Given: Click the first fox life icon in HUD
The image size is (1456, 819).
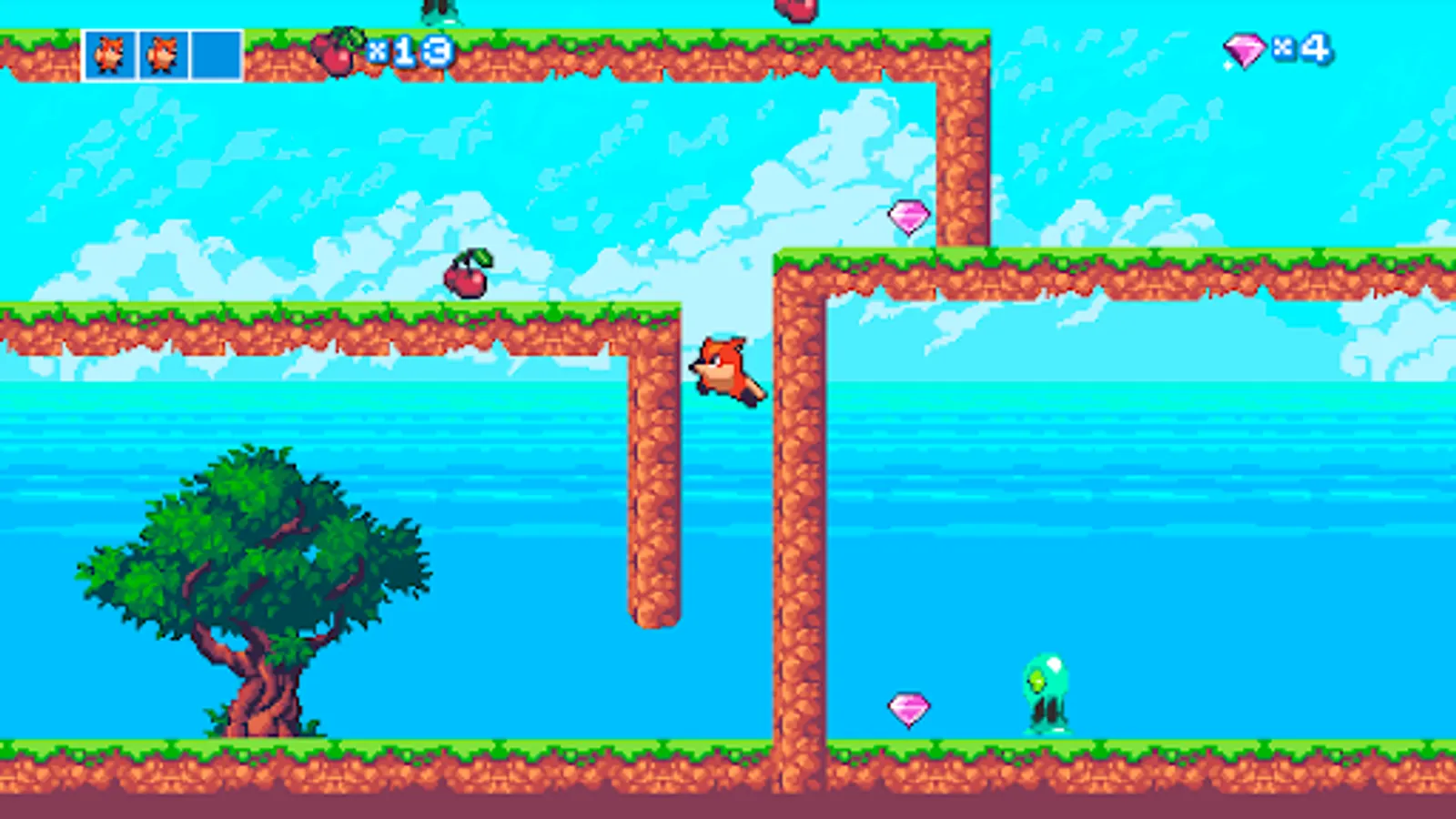Looking at the screenshot, I should [111, 52].
